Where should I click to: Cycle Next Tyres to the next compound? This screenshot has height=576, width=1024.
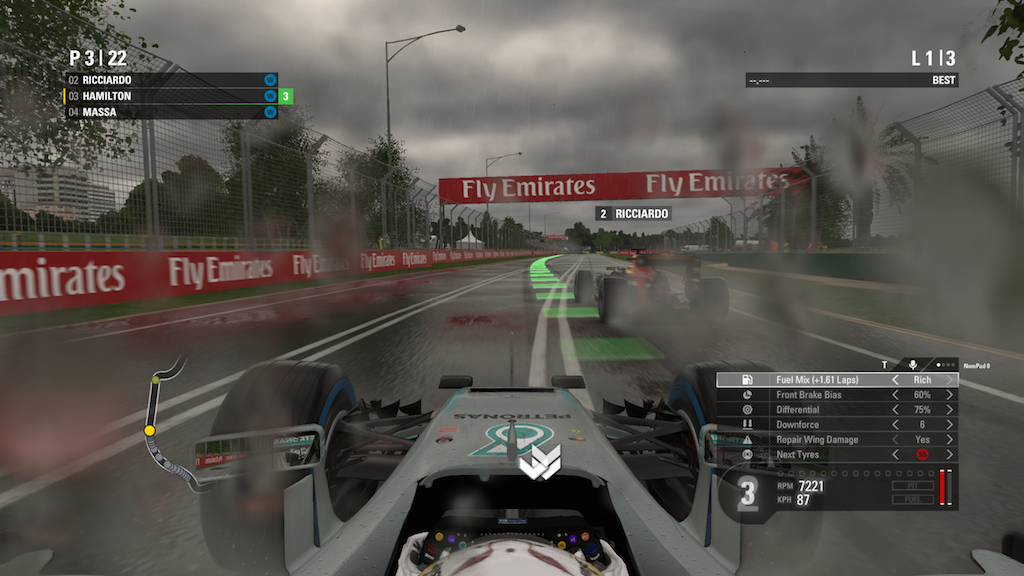click(949, 455)
